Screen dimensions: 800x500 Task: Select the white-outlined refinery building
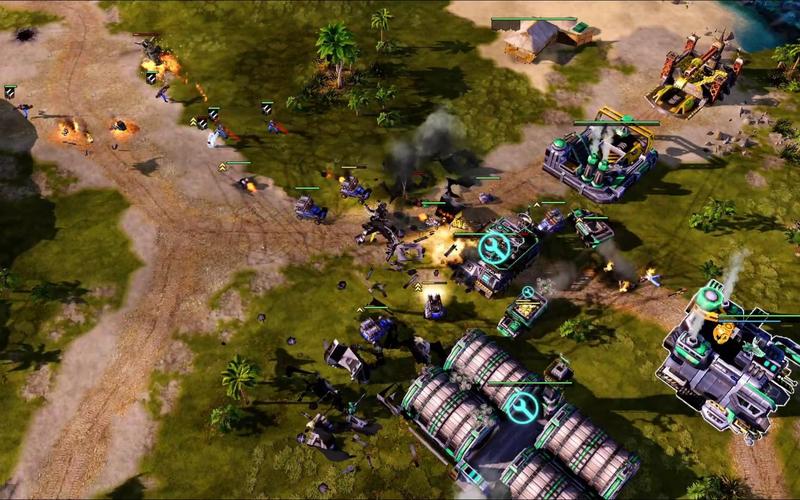[723, 363]
